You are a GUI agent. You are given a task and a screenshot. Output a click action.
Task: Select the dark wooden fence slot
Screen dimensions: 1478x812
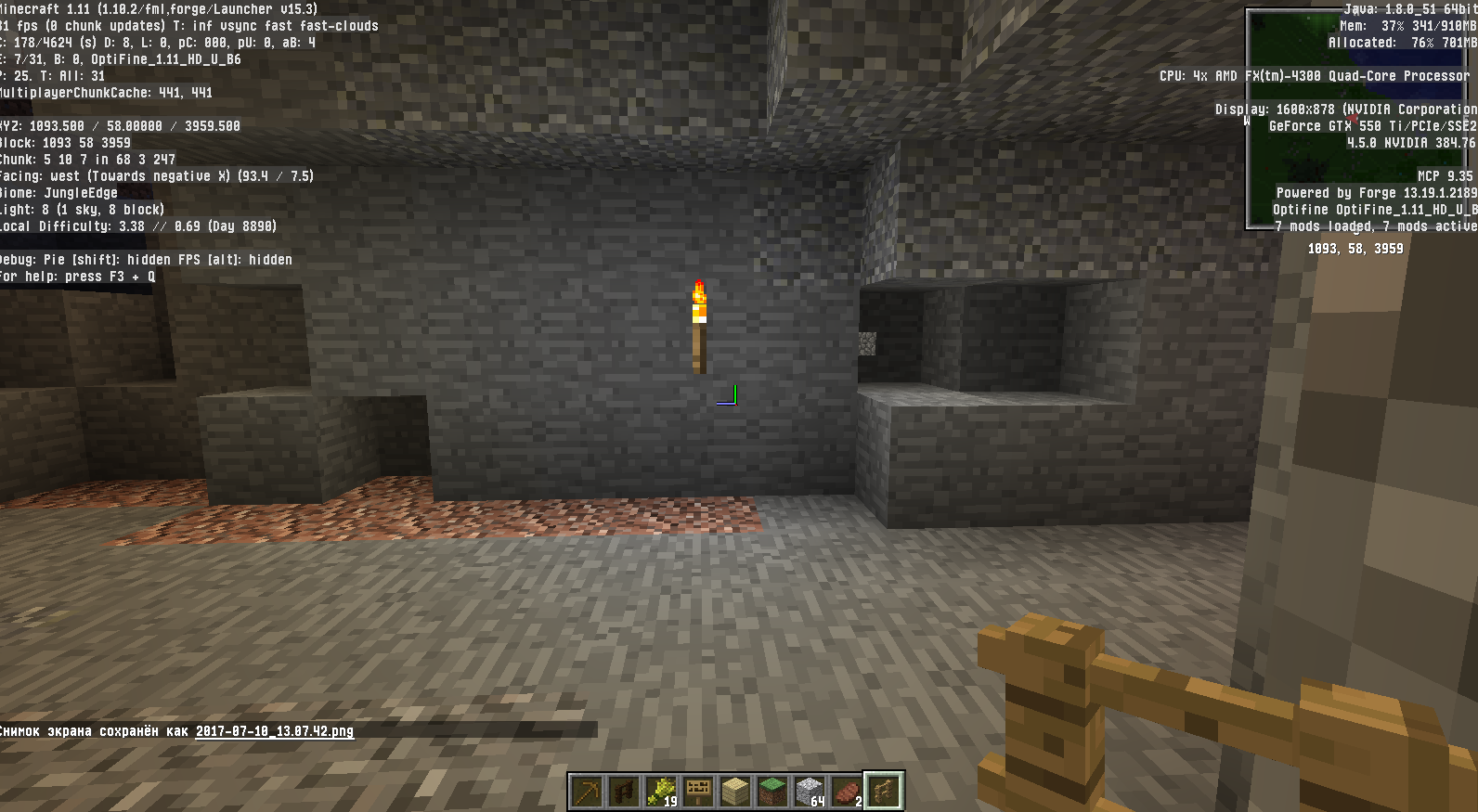(x=624, y=792)
